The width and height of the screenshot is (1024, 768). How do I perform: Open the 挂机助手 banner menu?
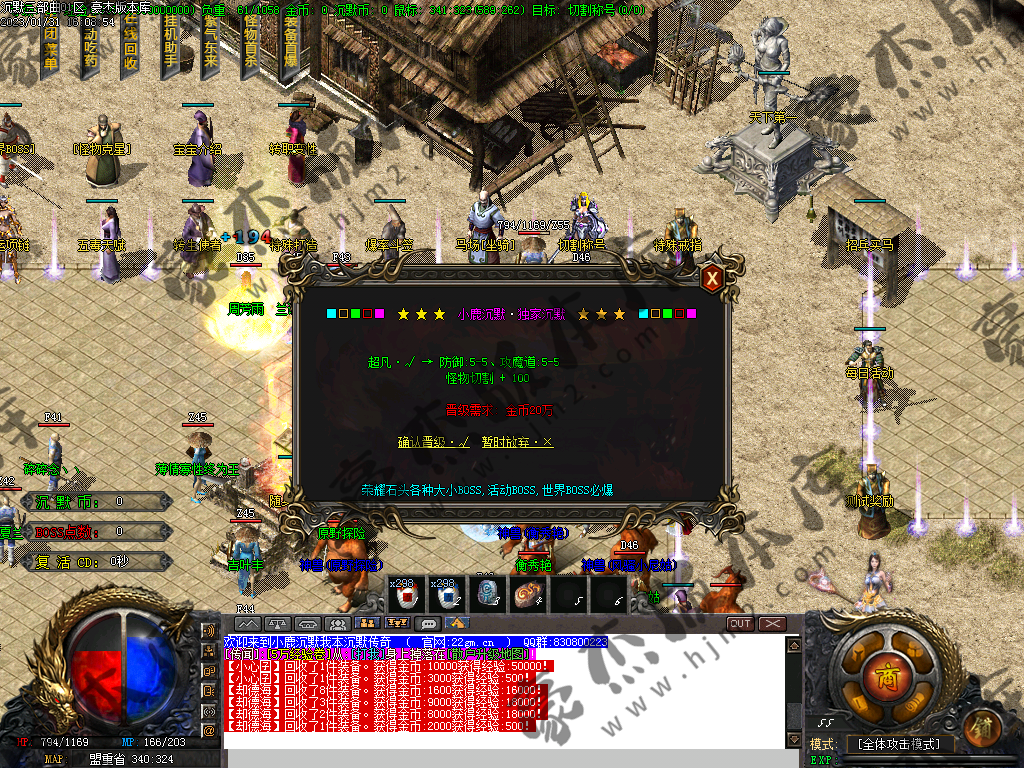pos(170,45)
